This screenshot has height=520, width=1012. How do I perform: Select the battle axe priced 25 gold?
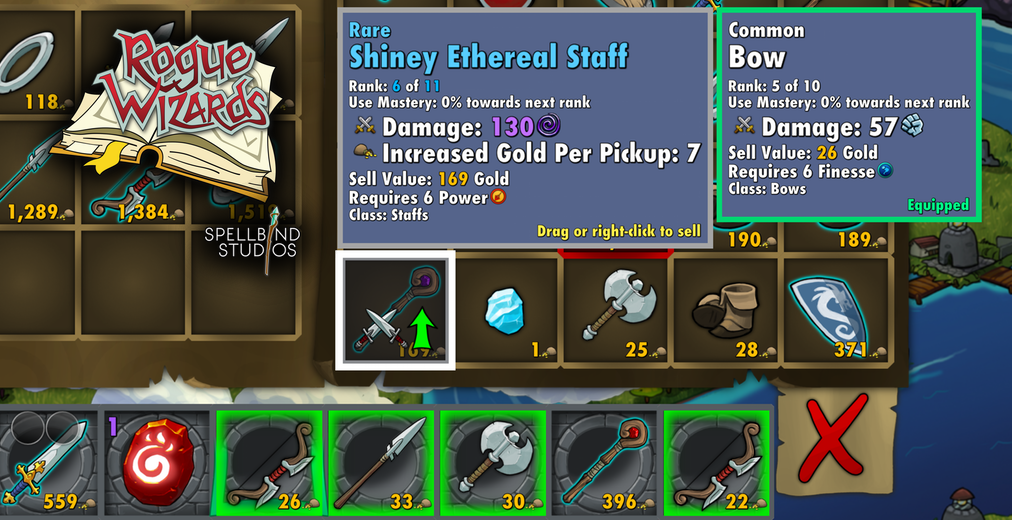coord(616,308)
